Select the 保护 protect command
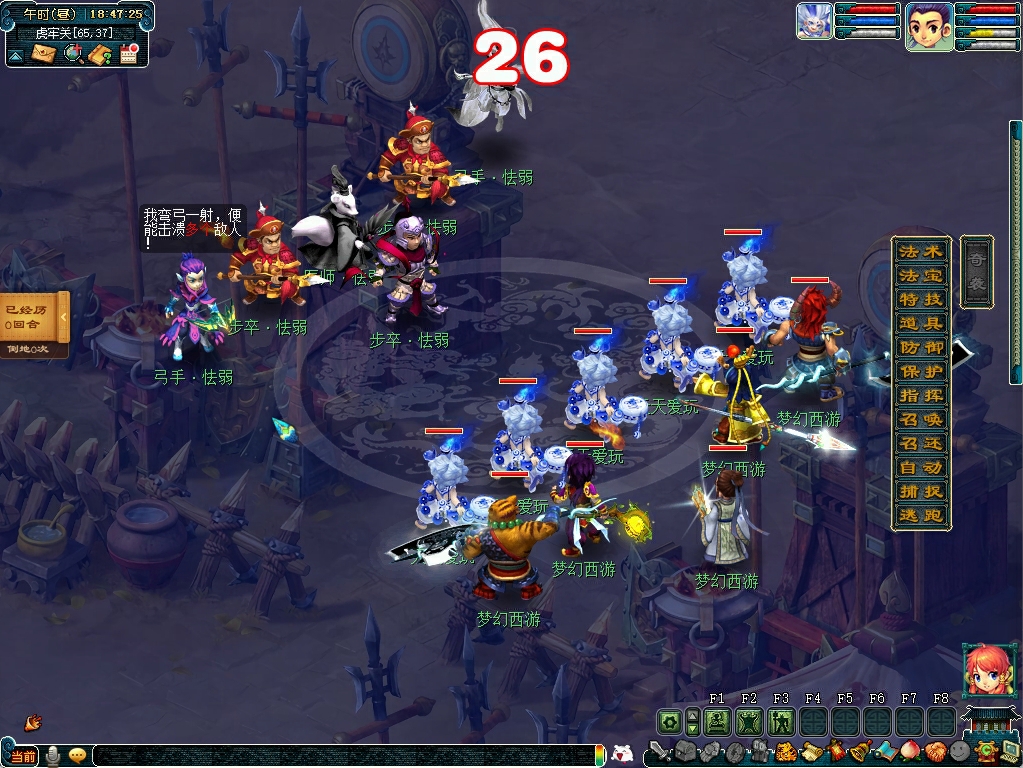This screenshot has width=1023, height=768. click(921, 371)
